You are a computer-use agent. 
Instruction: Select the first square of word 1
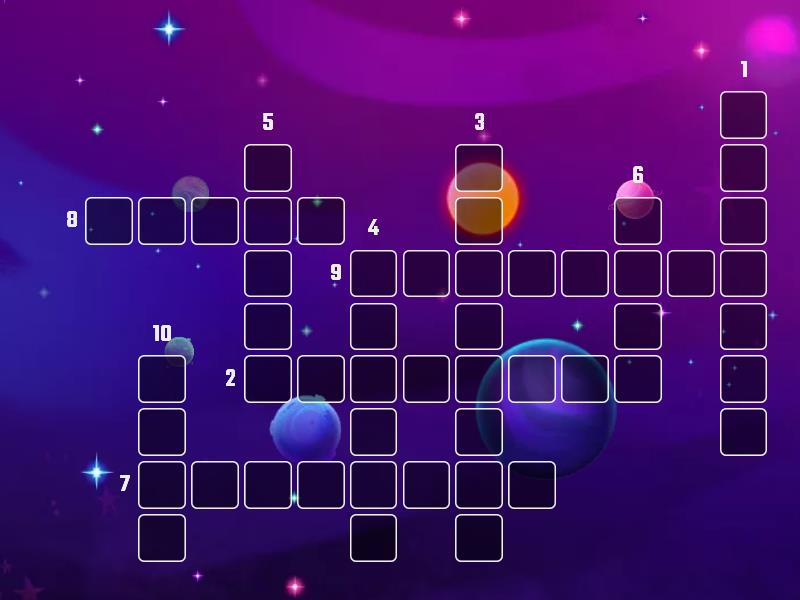pos(743,115)
